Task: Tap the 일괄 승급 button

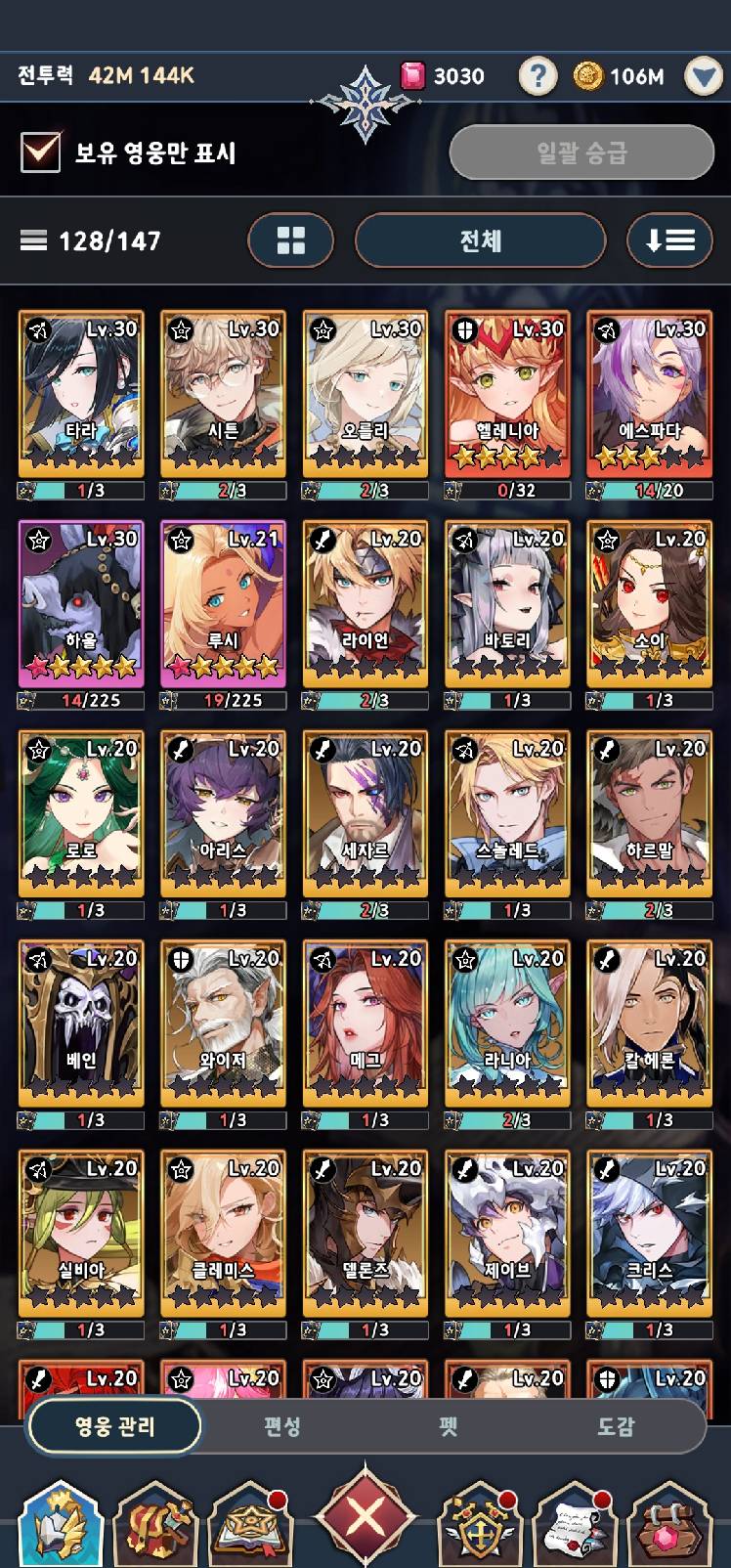Action: [x=581, y=152]
